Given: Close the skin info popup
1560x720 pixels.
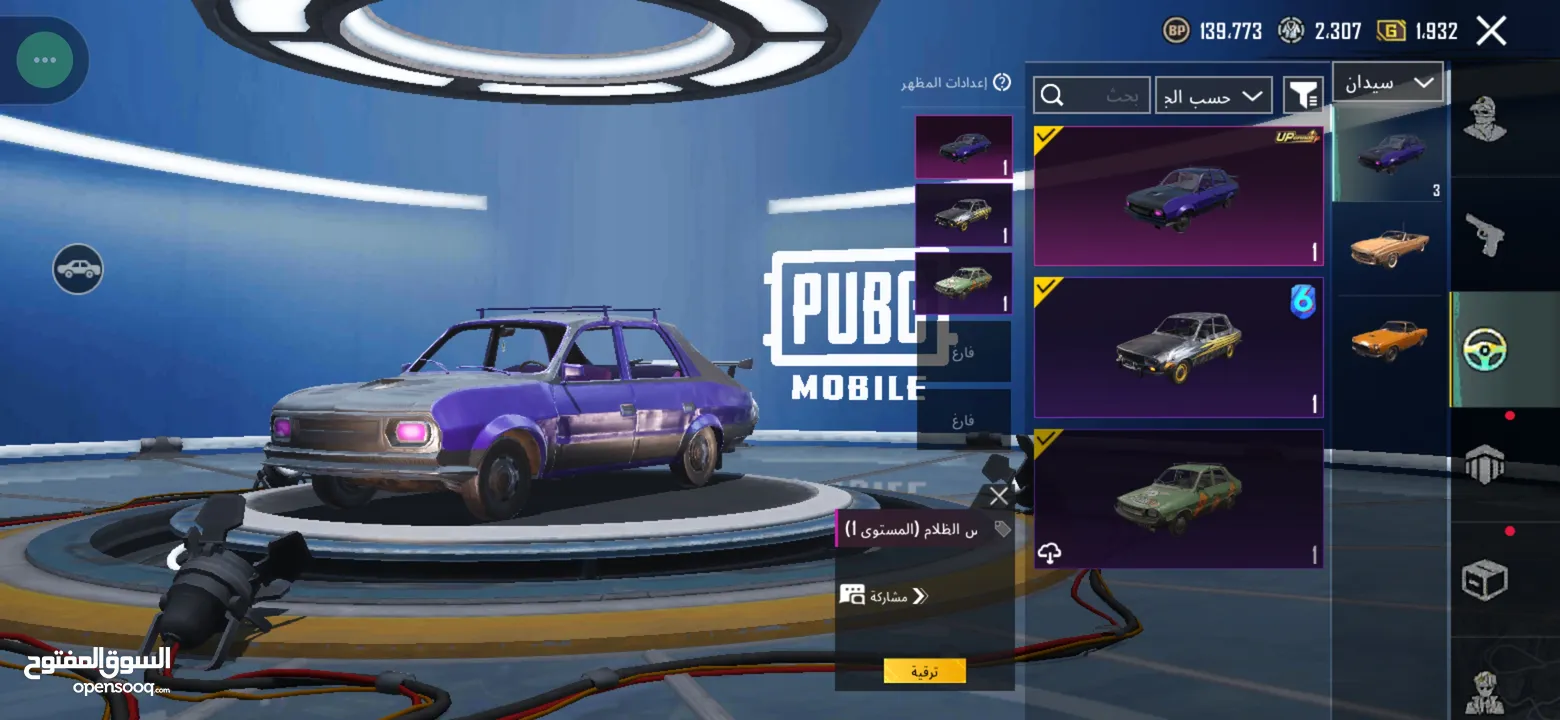Looking at the screenshot, I should pyautogui.click(x=998, y=496).
